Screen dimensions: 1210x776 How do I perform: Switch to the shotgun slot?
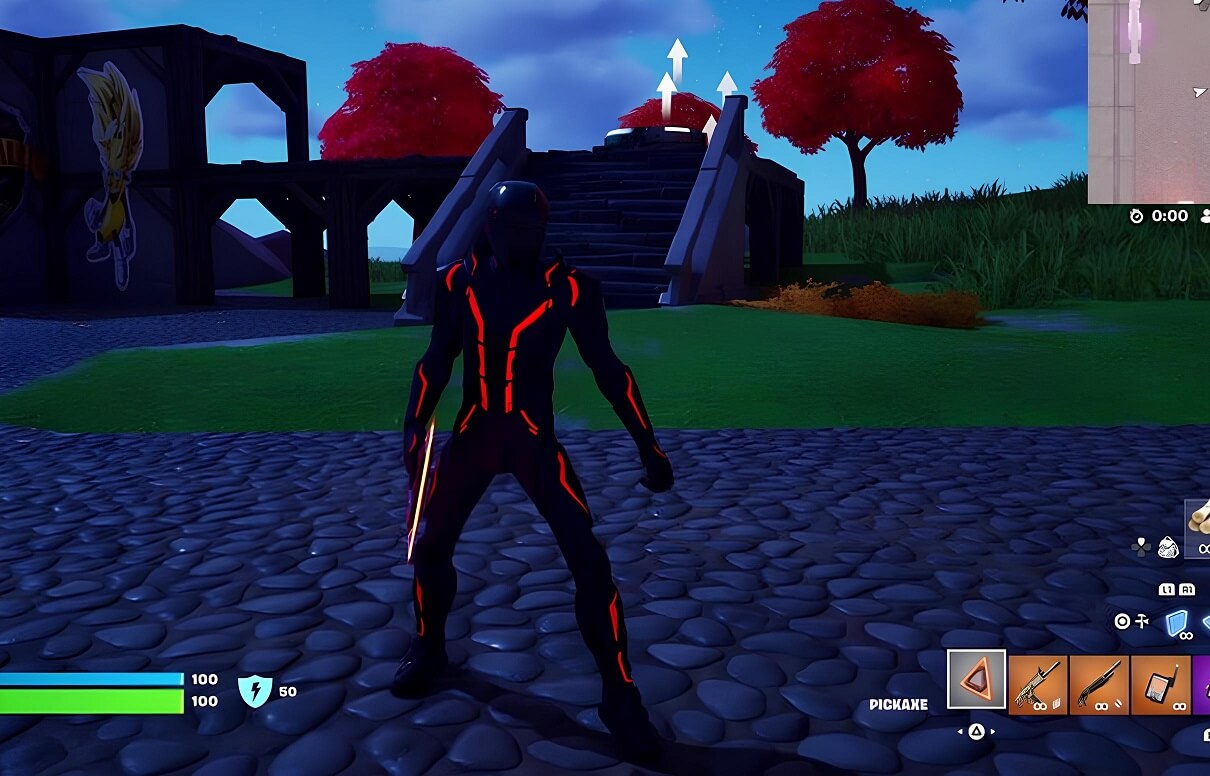pos(1099,685)
